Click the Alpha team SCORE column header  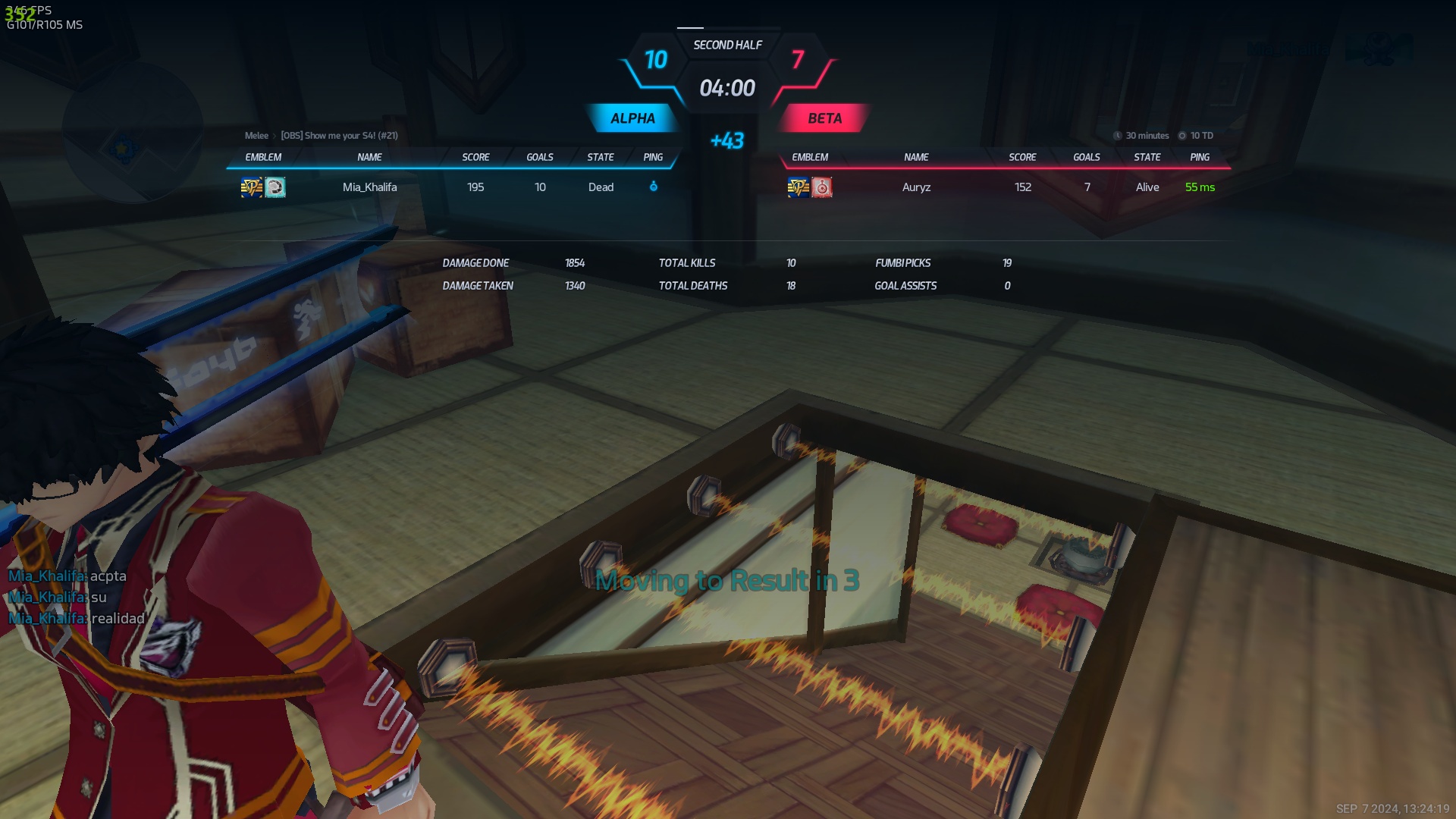[x=475, y=157]
